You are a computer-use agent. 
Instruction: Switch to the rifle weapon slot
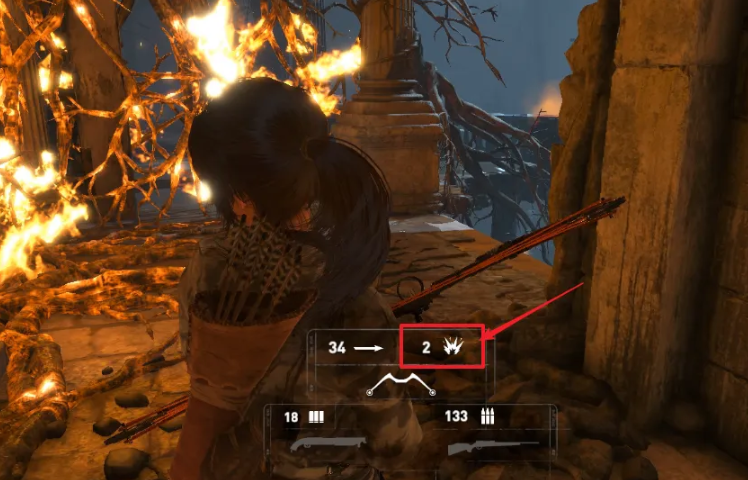(x=494, y=445)
